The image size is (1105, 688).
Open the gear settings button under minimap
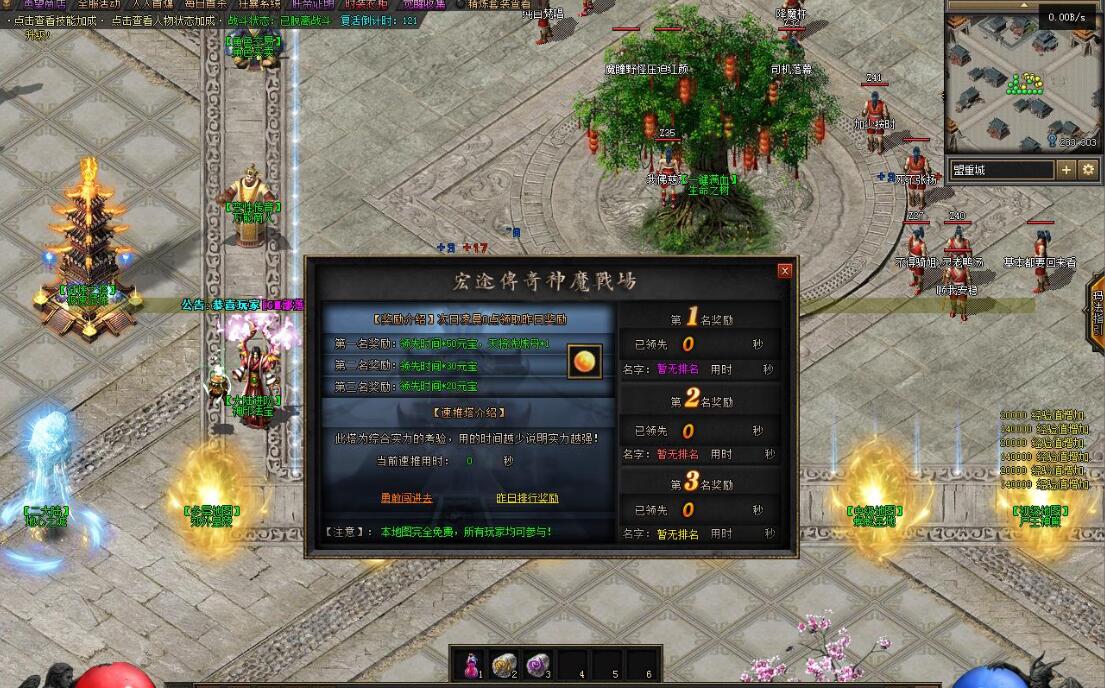click(x=1088, y=170)
